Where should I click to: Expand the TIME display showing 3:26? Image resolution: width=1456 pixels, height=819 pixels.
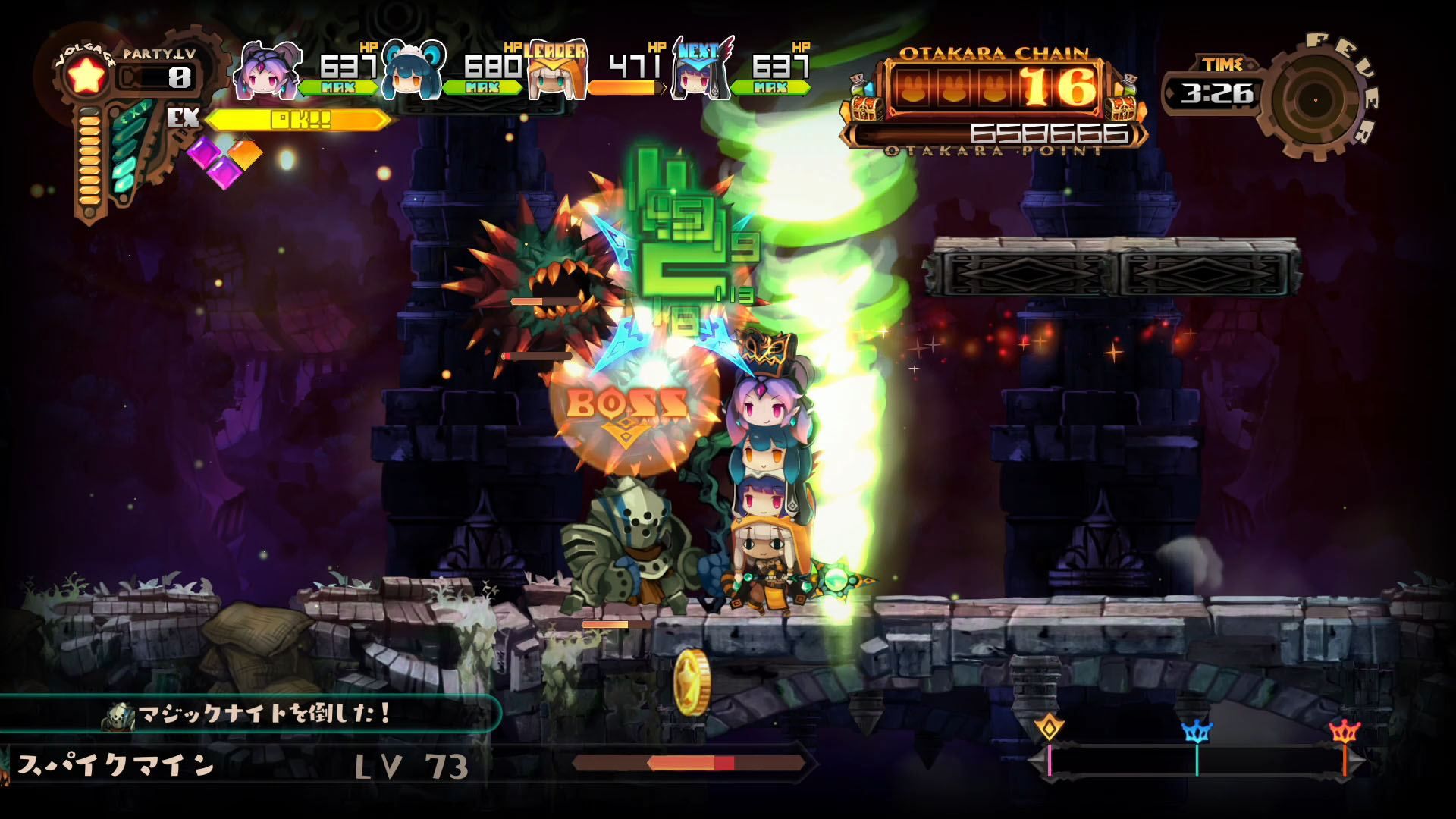1217,95
